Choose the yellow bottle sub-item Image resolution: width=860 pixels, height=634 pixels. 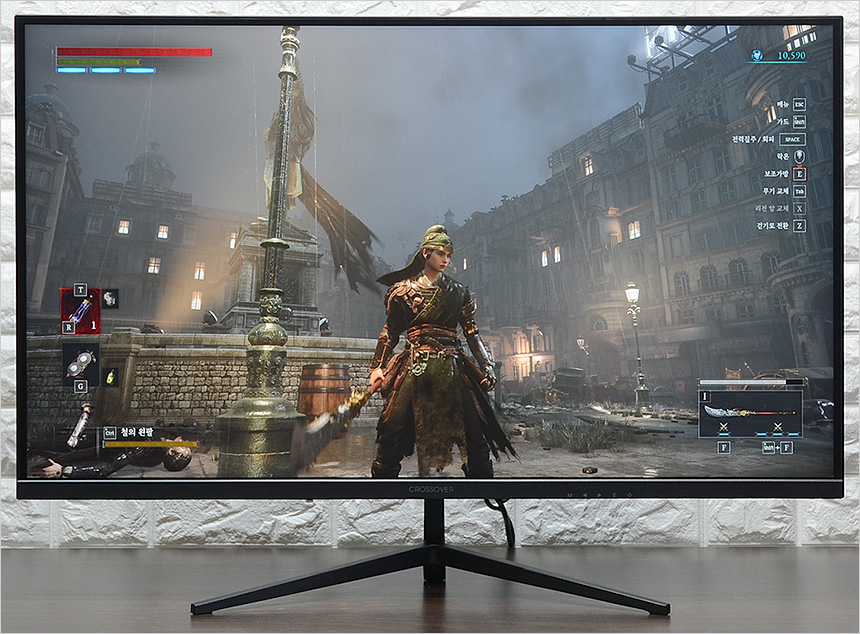pyautogui.click(x=110, y=377)
